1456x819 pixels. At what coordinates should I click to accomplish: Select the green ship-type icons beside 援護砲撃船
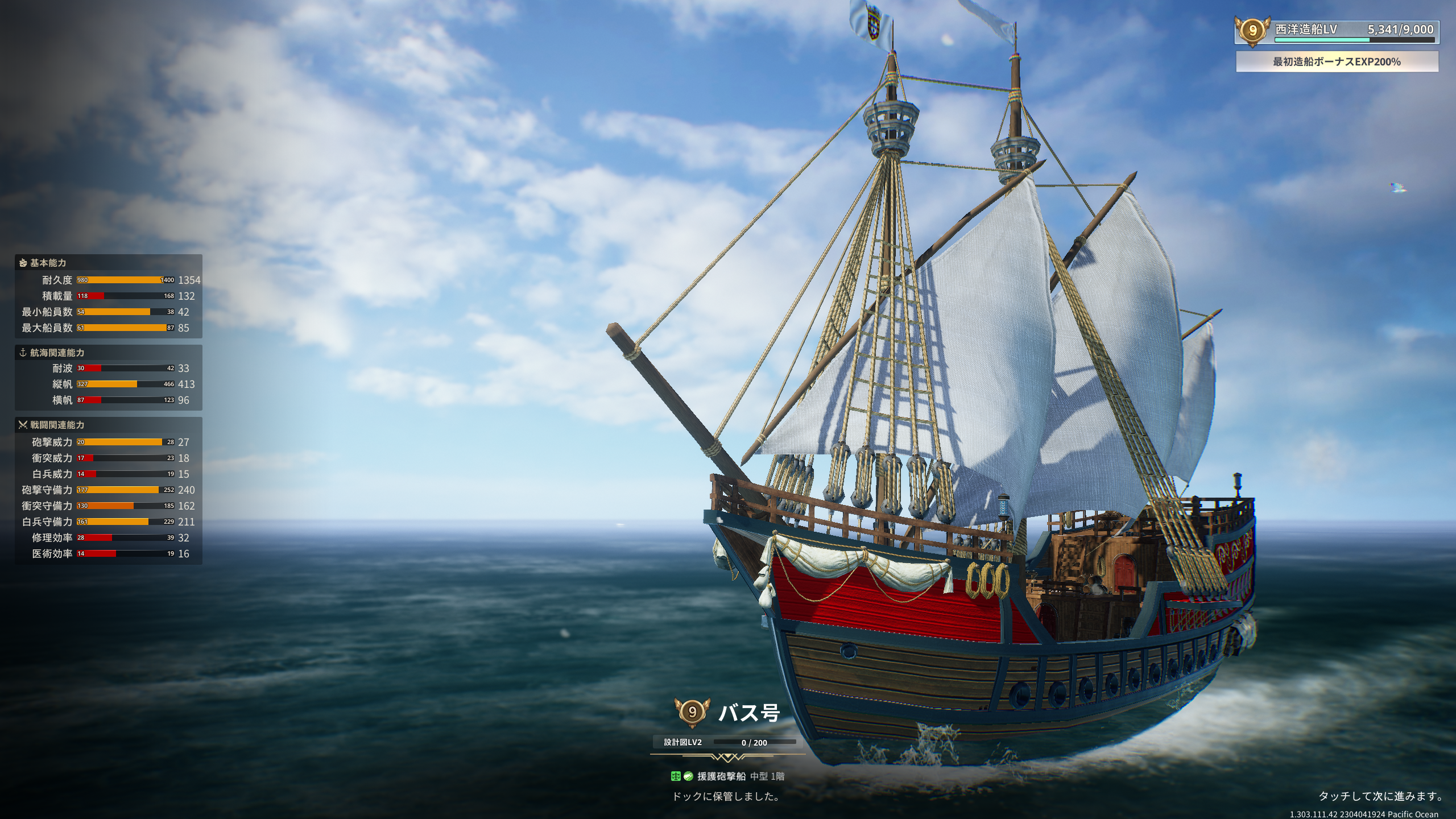[681, 776]
